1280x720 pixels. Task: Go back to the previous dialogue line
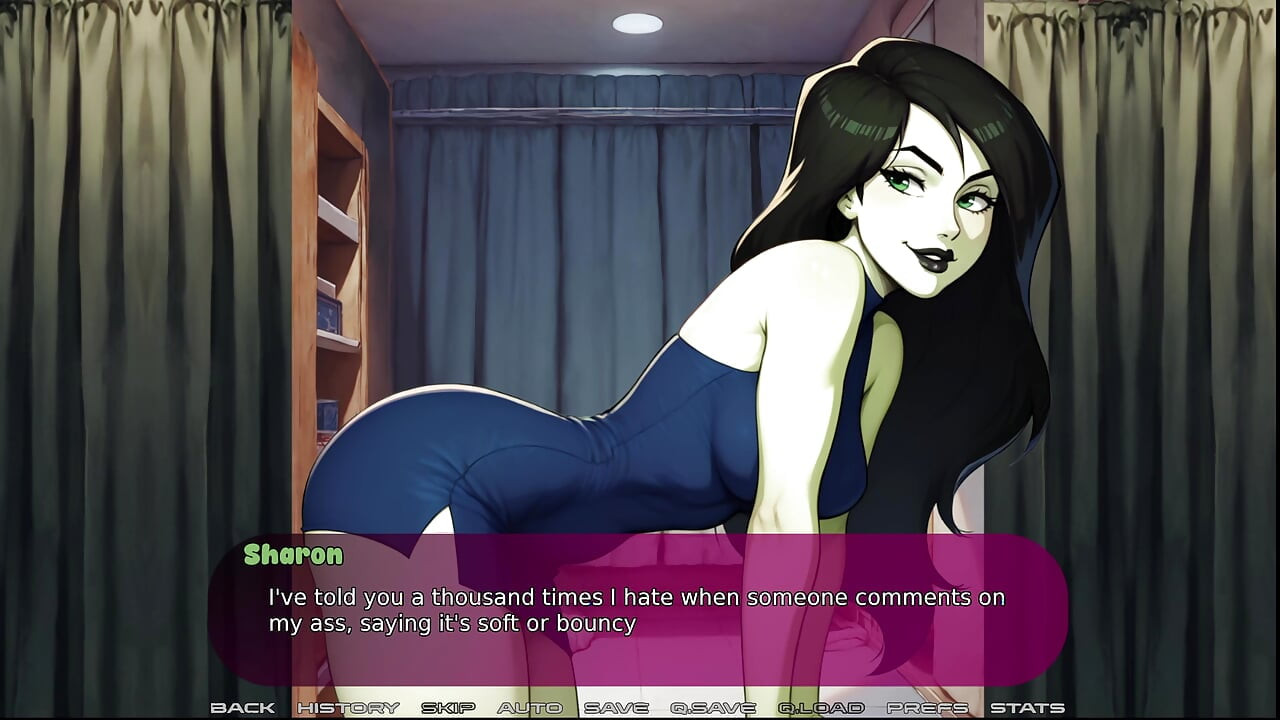pos(246,707)
